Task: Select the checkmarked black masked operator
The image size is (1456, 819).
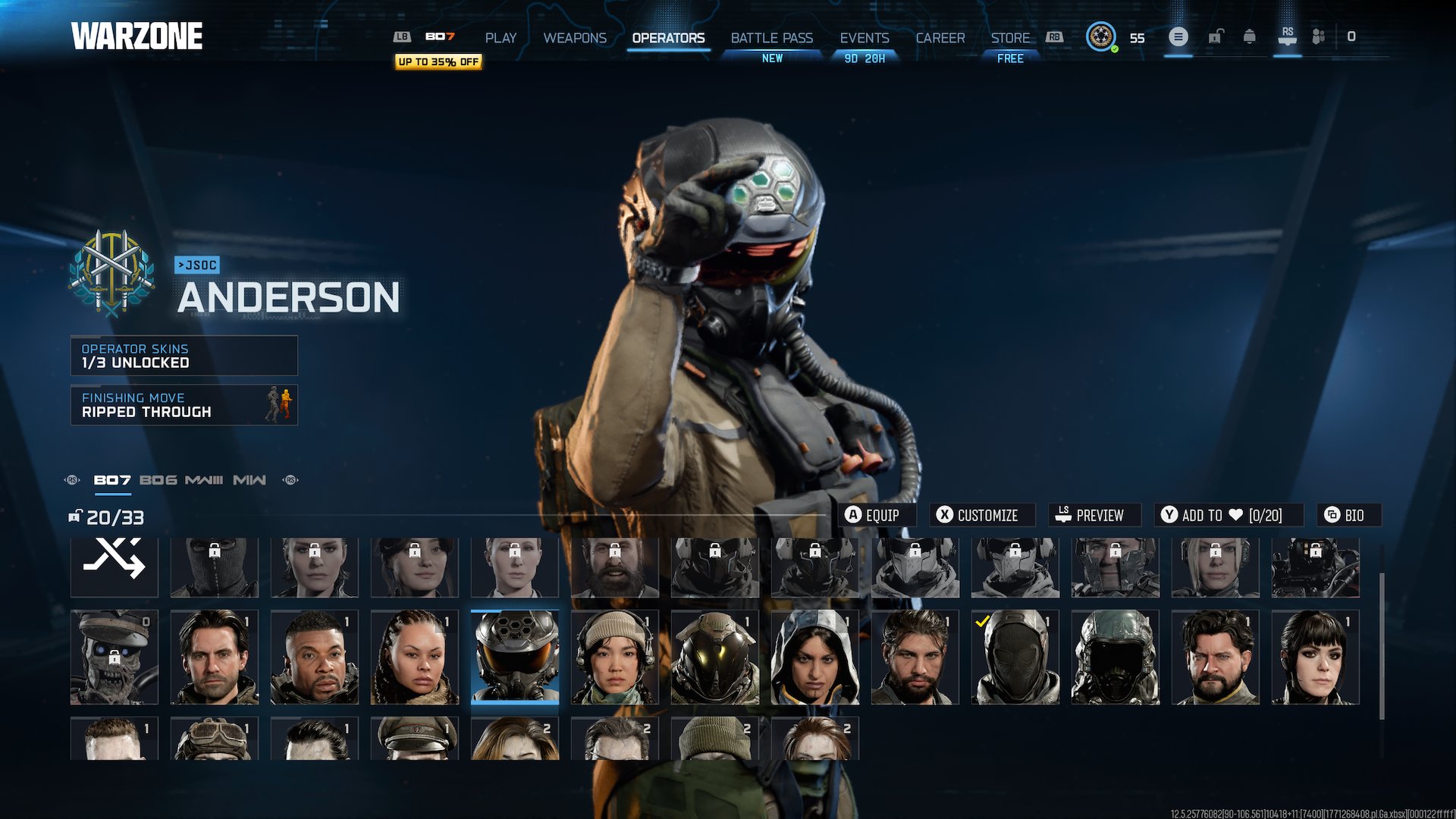Action: tap(1015, 657)
